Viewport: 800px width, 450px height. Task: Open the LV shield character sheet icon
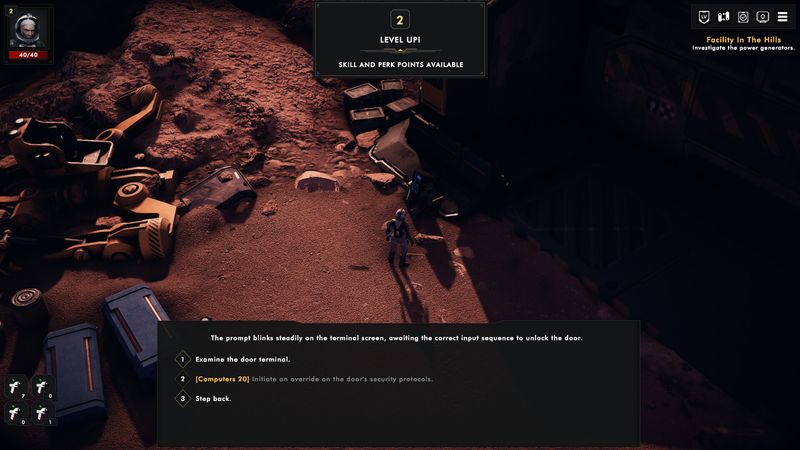pyautogui.click(x=704, y=17)
